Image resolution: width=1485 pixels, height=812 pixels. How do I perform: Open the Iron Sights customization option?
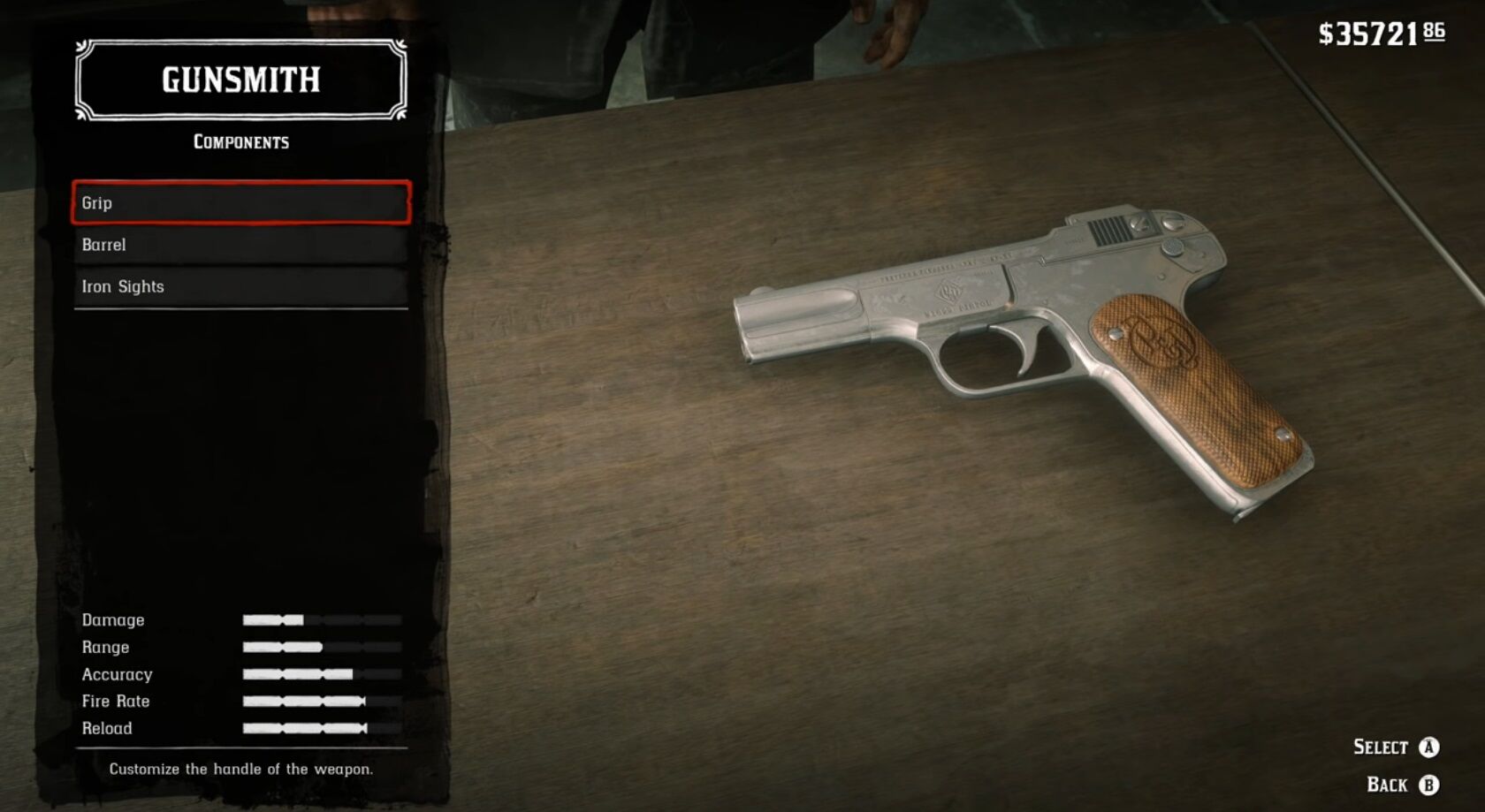(x=239, y=286)
